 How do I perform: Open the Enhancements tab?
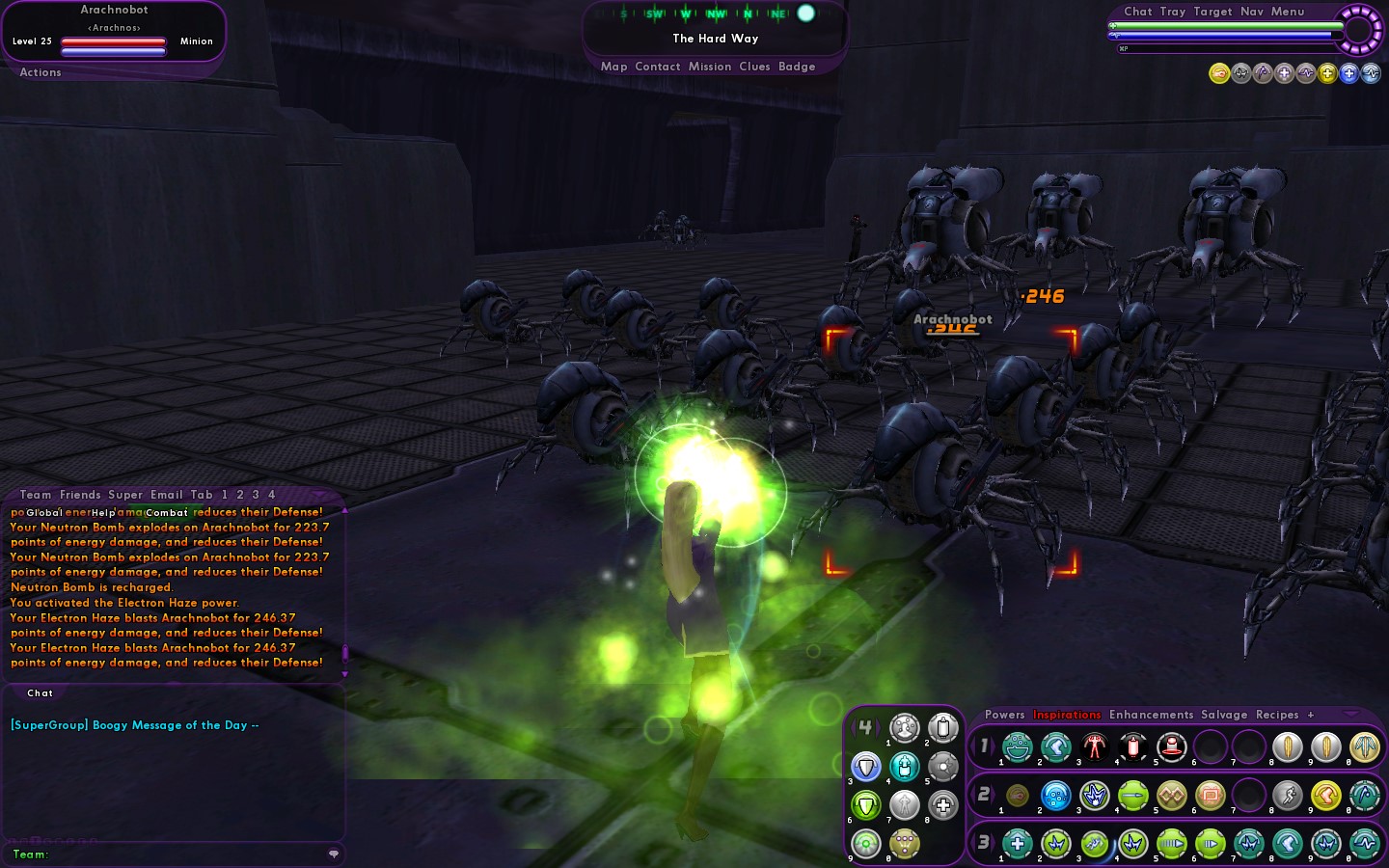[1151, 715]
